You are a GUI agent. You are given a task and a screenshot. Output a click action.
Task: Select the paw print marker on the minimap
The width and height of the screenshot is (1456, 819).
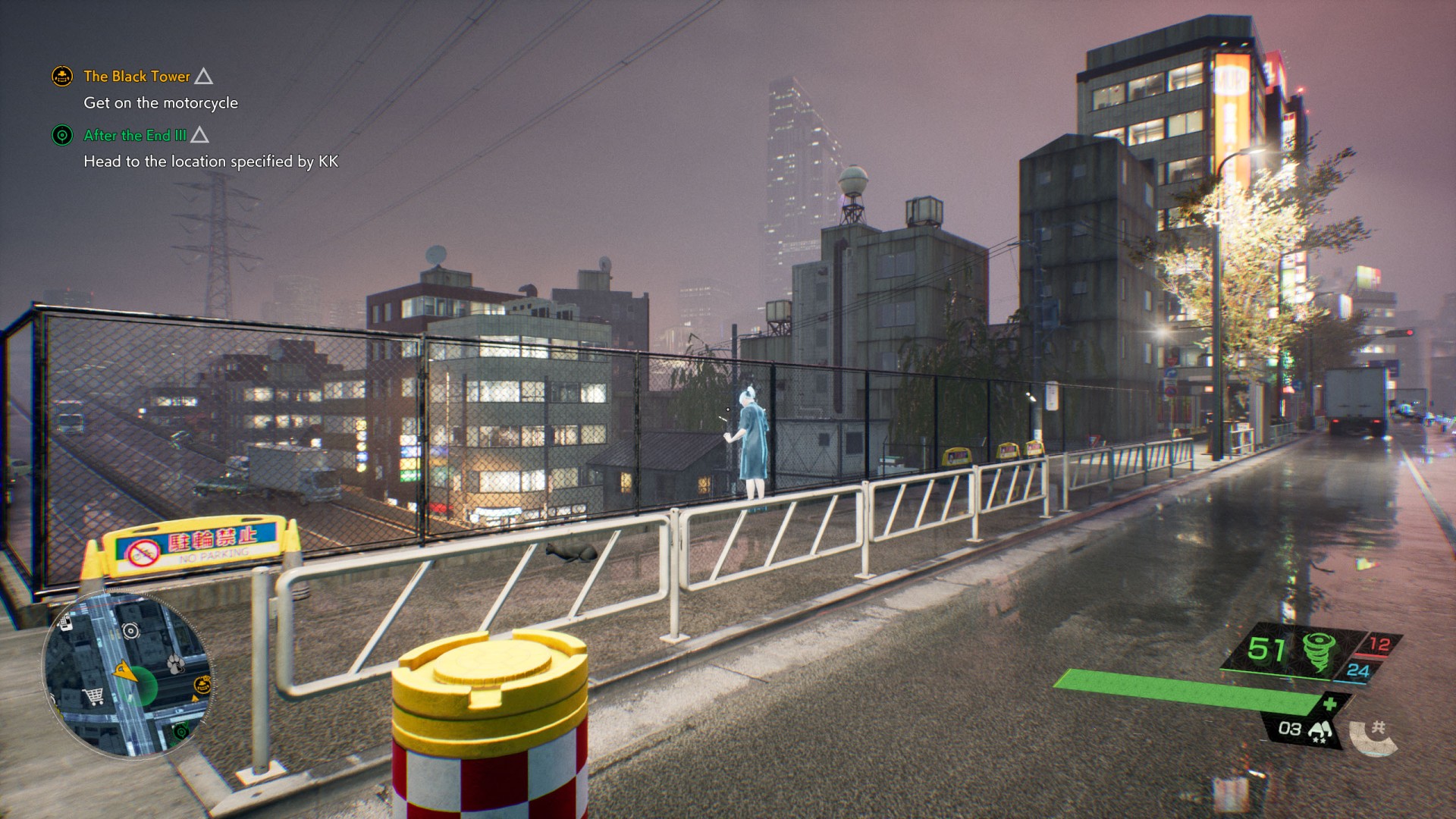[177, 664]
